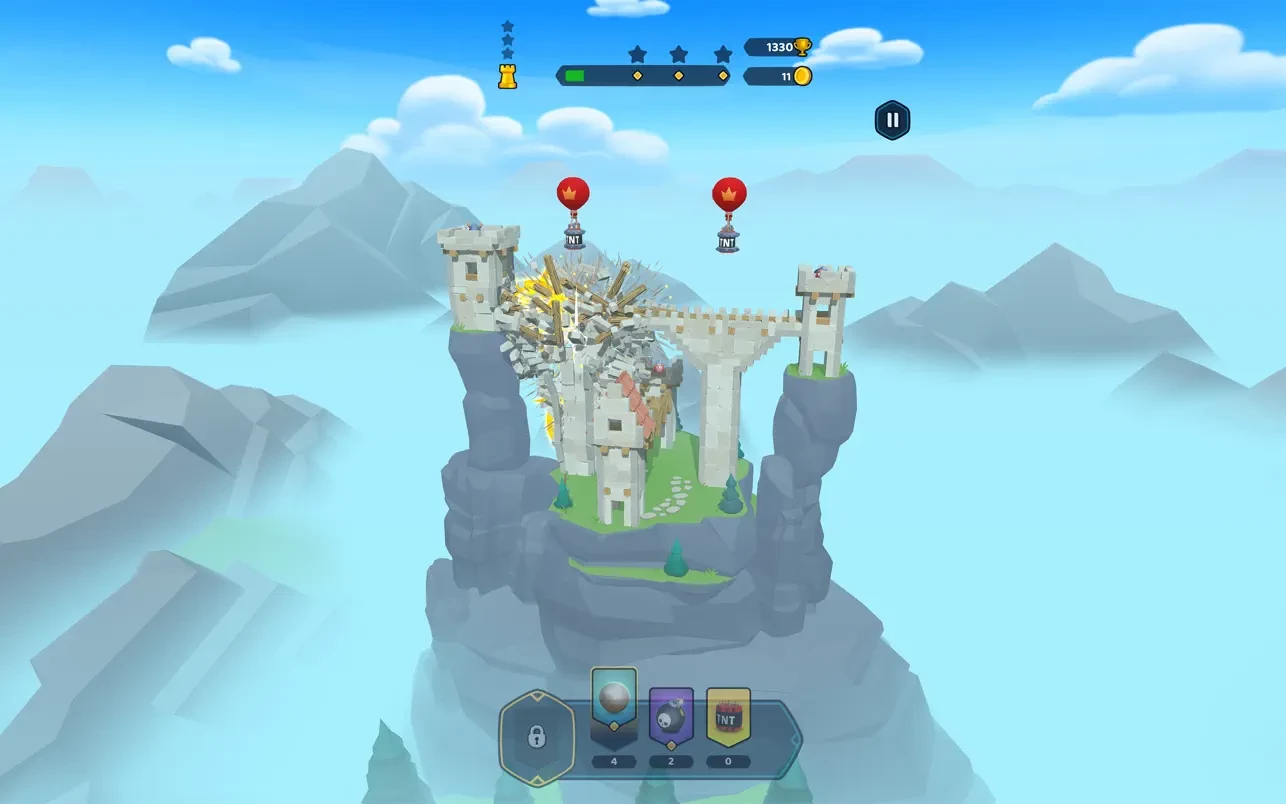1286x804 pixels.
Task: Click the locked hexagon padlock slot
Action: click(537, 738)
